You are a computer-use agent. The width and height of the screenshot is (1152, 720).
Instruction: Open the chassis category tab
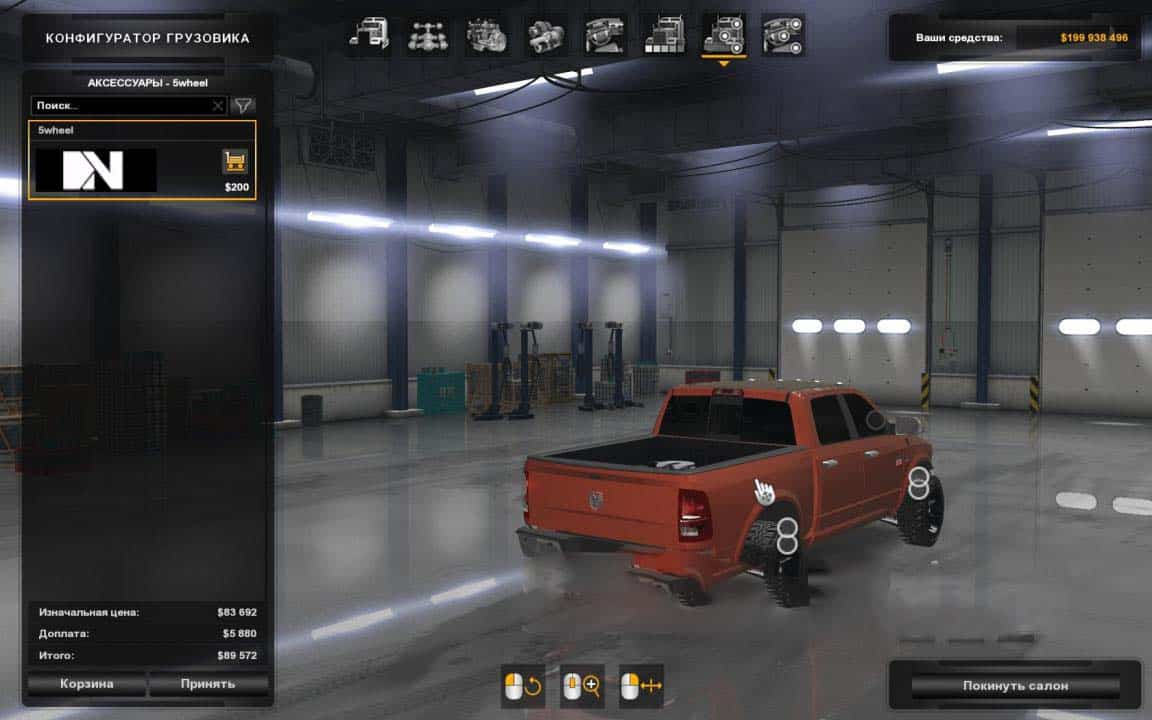pyautogui.click(x=426, y=35)
